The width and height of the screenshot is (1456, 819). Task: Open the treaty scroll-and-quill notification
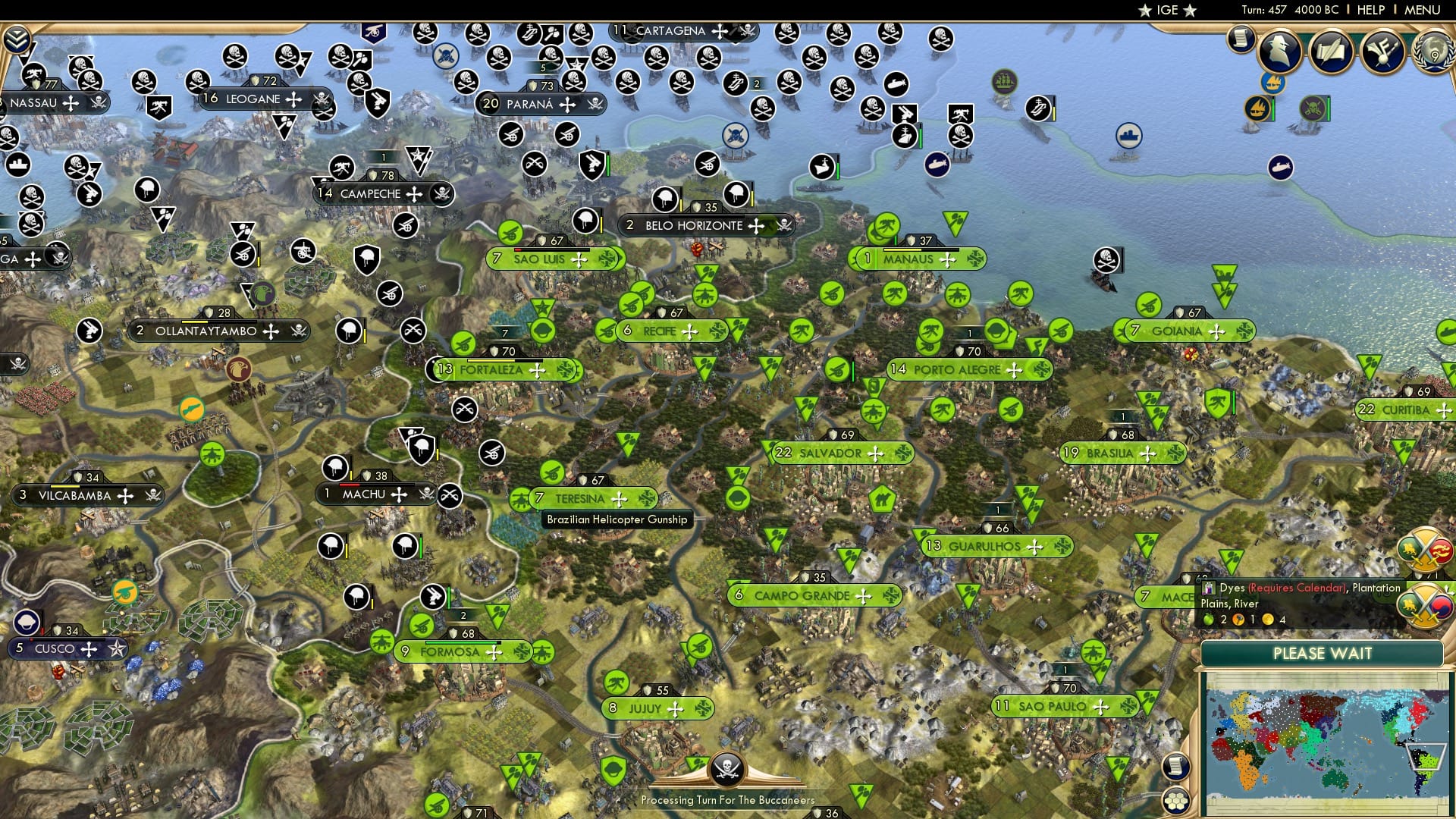pyautogui.click(x=1332, y=52)
